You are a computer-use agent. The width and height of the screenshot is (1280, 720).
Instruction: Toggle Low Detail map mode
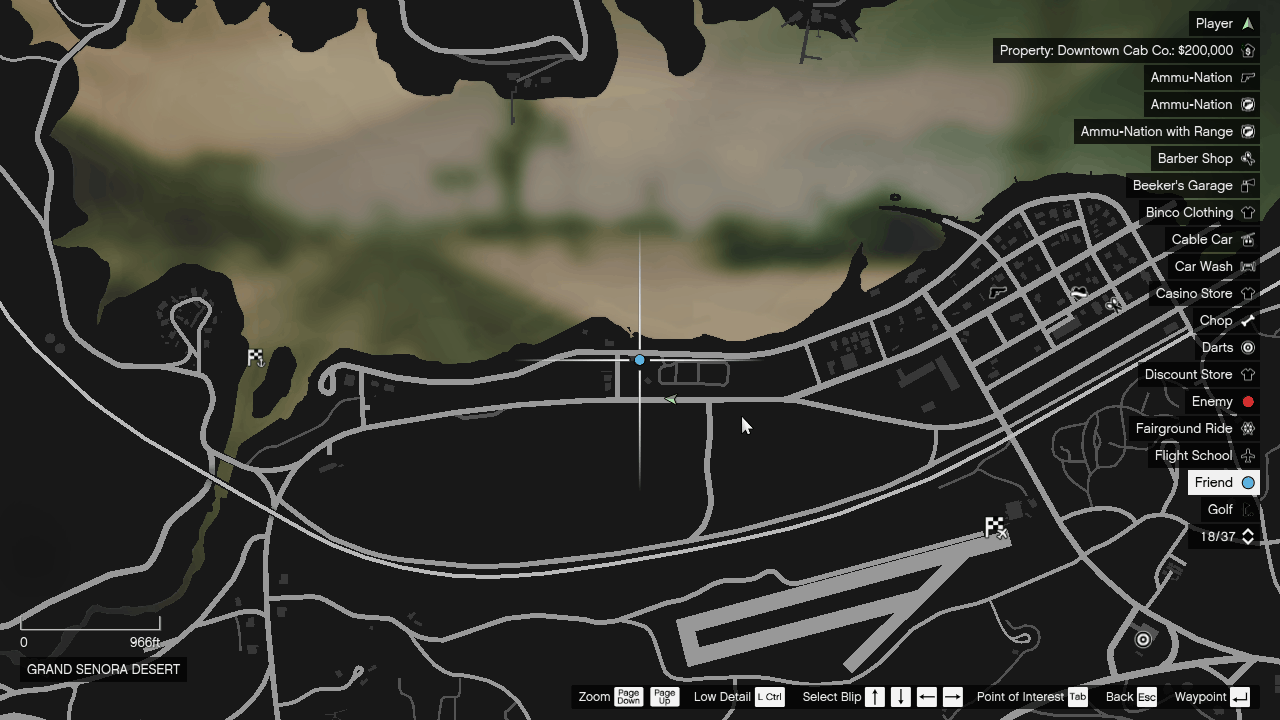click(769, 697)
